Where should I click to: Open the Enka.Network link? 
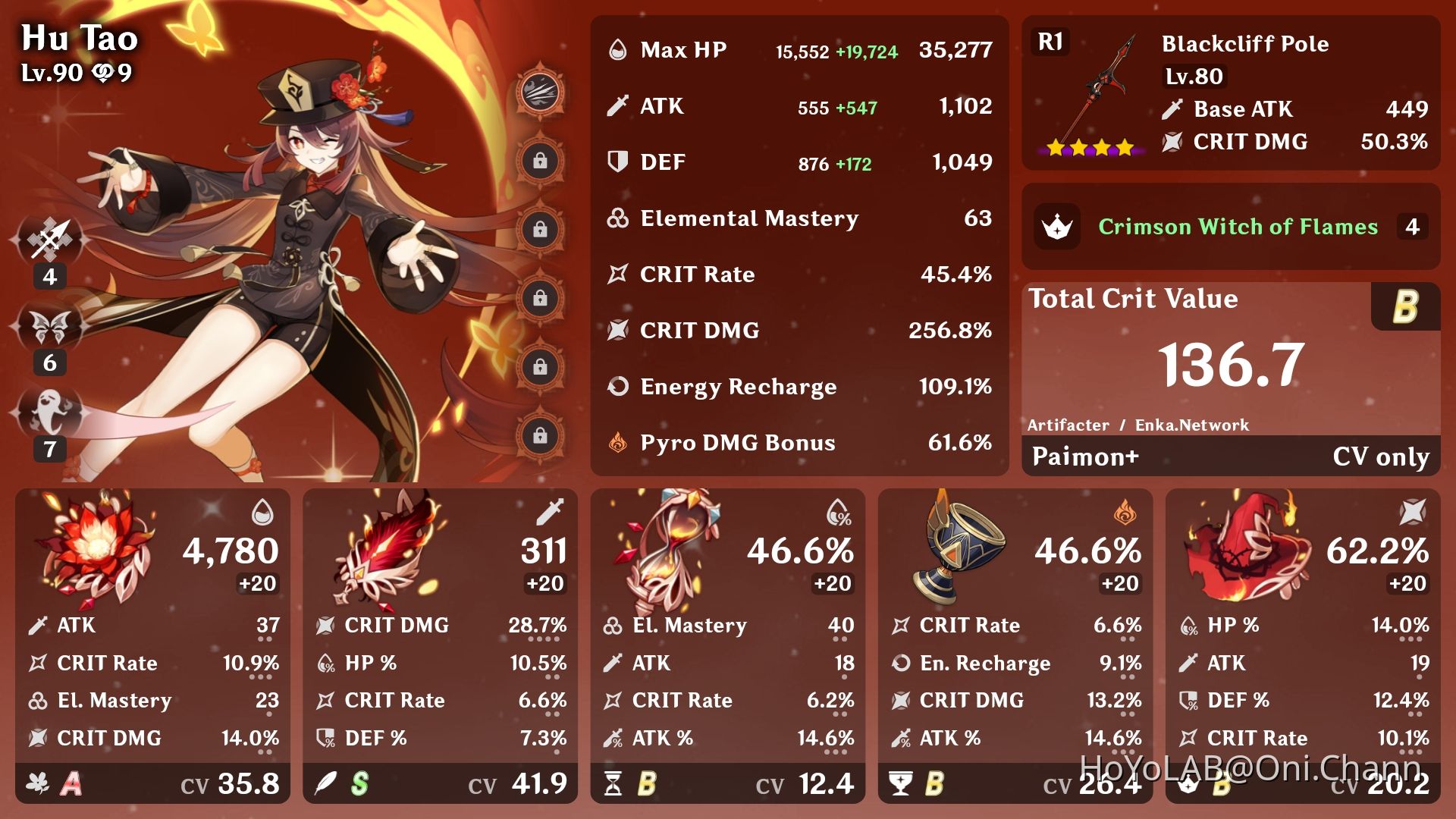(x=1191, y=425)
